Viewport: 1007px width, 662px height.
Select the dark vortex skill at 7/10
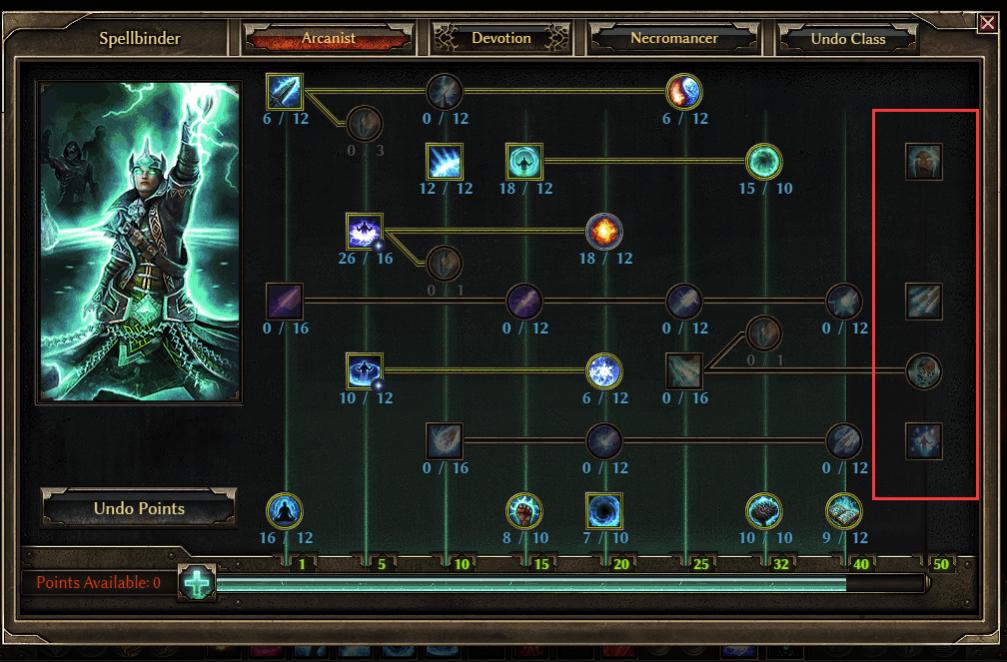(x=604, y=511)
